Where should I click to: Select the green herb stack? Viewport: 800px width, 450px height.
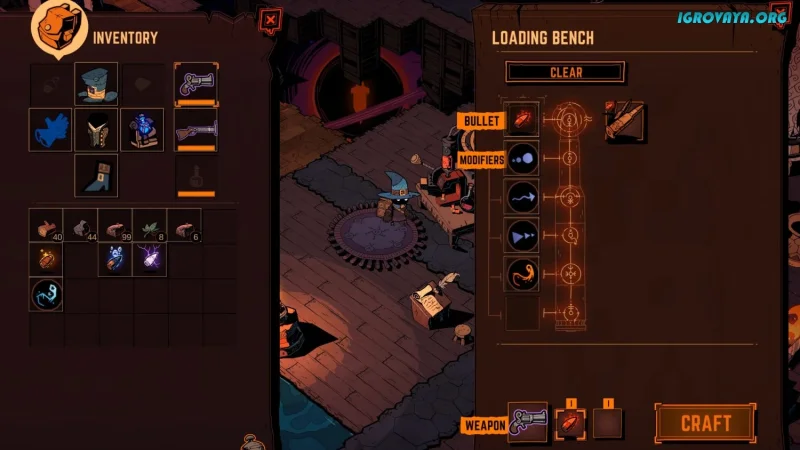(150, 226)
